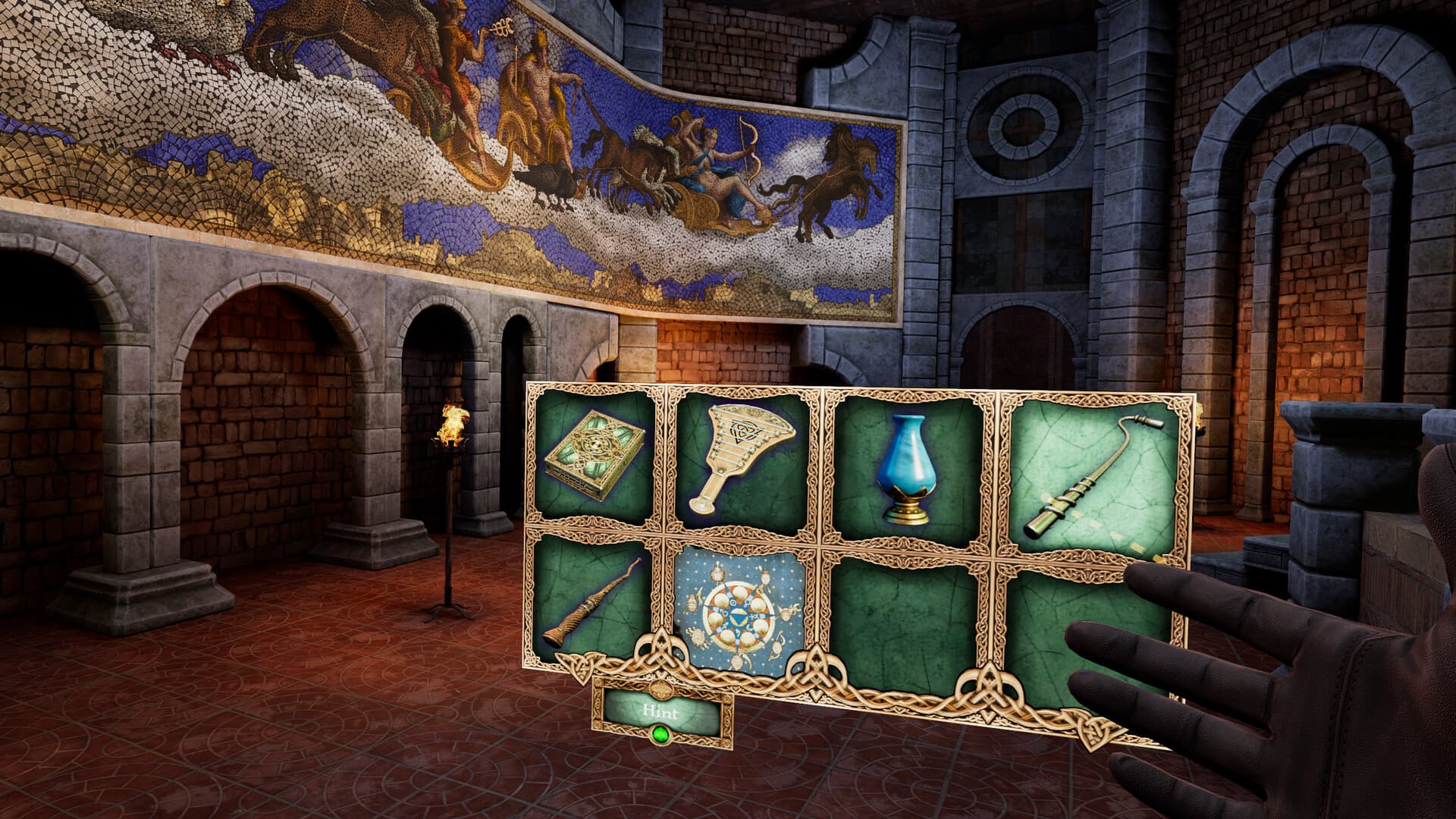Click the Hint label text
Viewport: 1456px width, 819px height.
(662, 713)
